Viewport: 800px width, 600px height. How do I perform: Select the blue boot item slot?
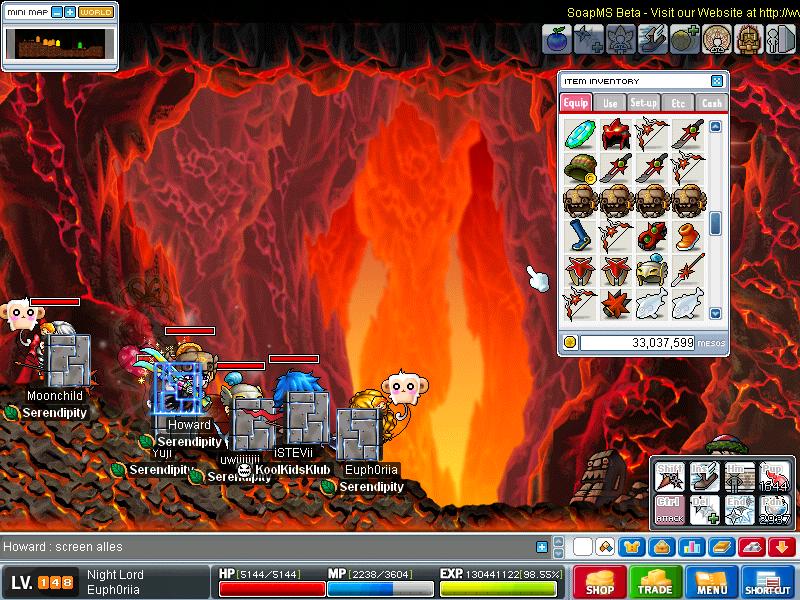[x=579, y=235]
